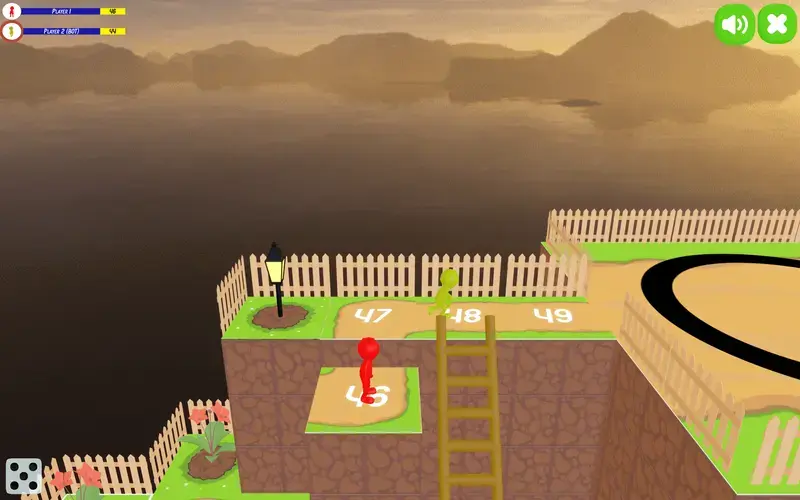Close the game with the green X button
The height and width of the screenshot is (500, 800).
(x=777, y=24)
